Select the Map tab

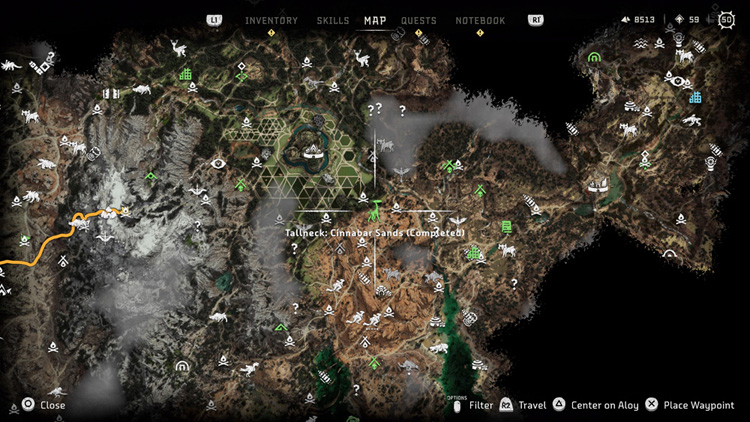point(375,20)
